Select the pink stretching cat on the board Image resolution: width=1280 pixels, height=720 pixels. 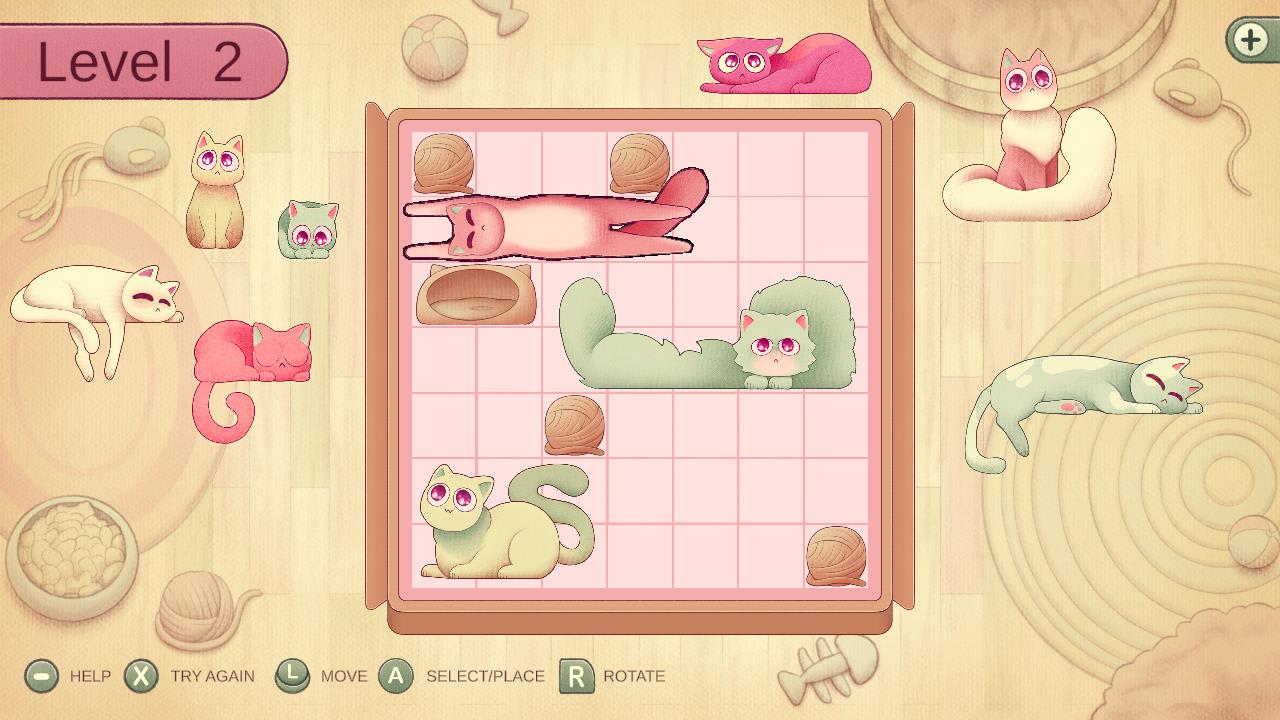point(550,220)
